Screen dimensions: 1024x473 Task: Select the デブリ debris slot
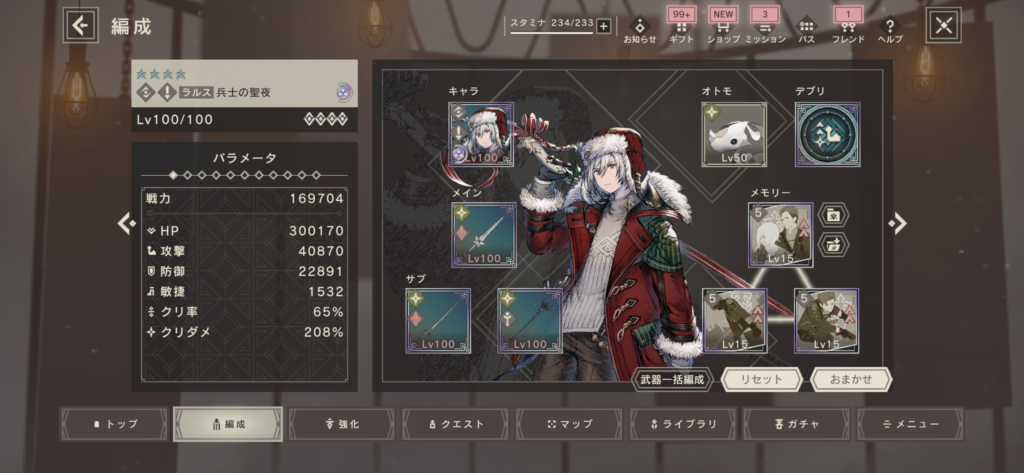828,134
